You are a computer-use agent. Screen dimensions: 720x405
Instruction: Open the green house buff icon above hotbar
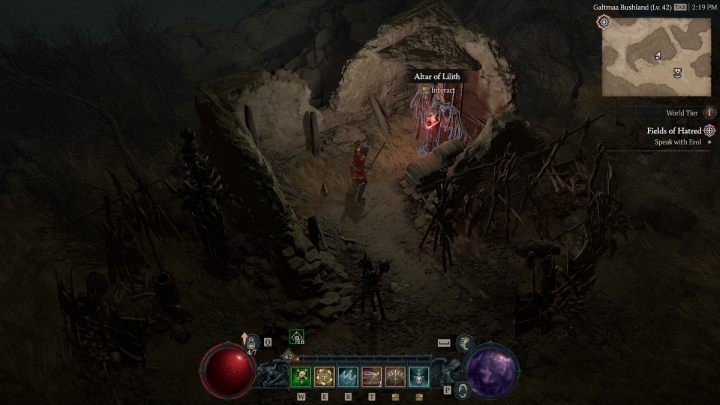pos(296,337)
